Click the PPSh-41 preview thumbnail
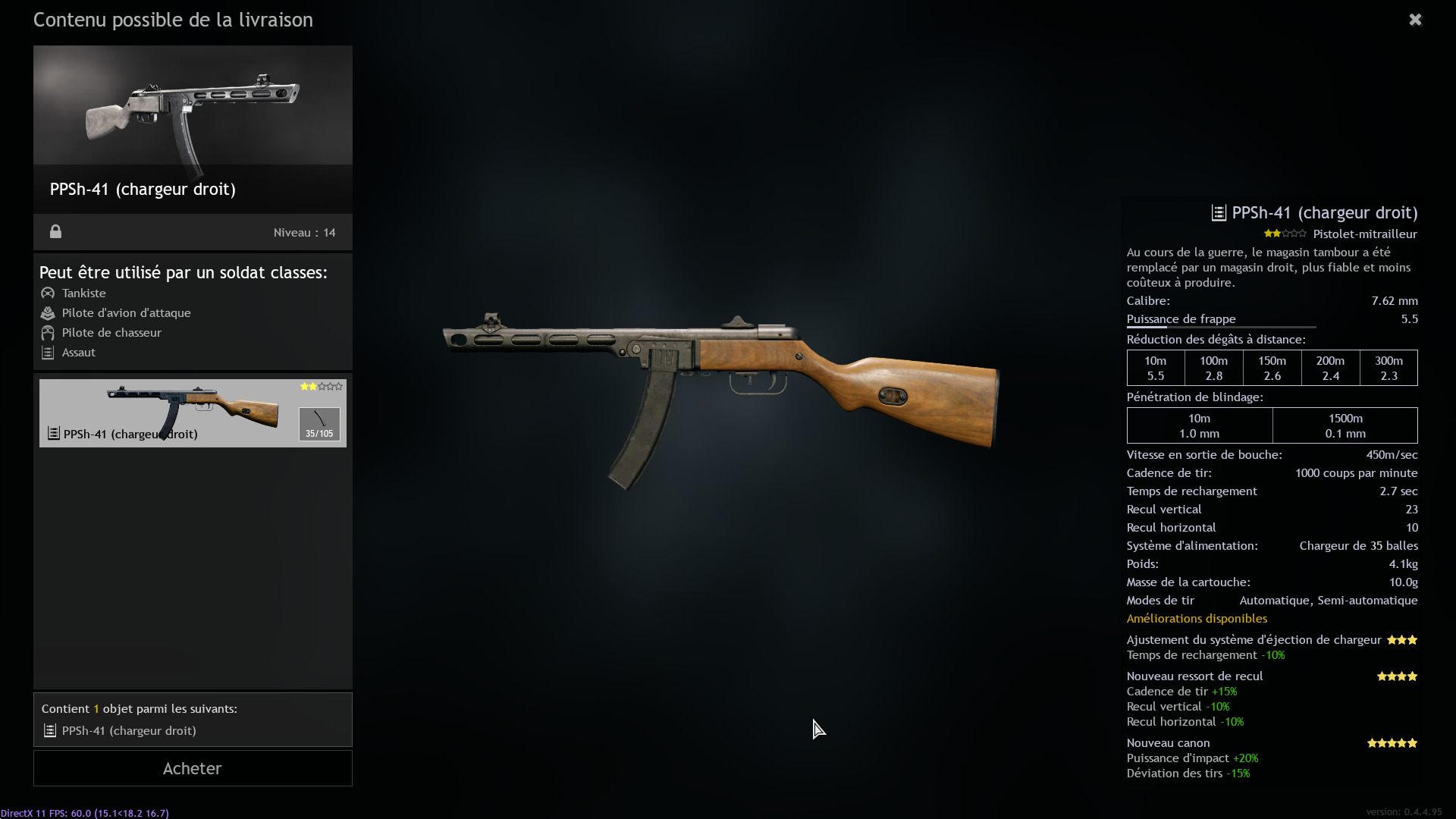Image resolution: width=1456 pixels, height=819 pixels. pos(192,105)
